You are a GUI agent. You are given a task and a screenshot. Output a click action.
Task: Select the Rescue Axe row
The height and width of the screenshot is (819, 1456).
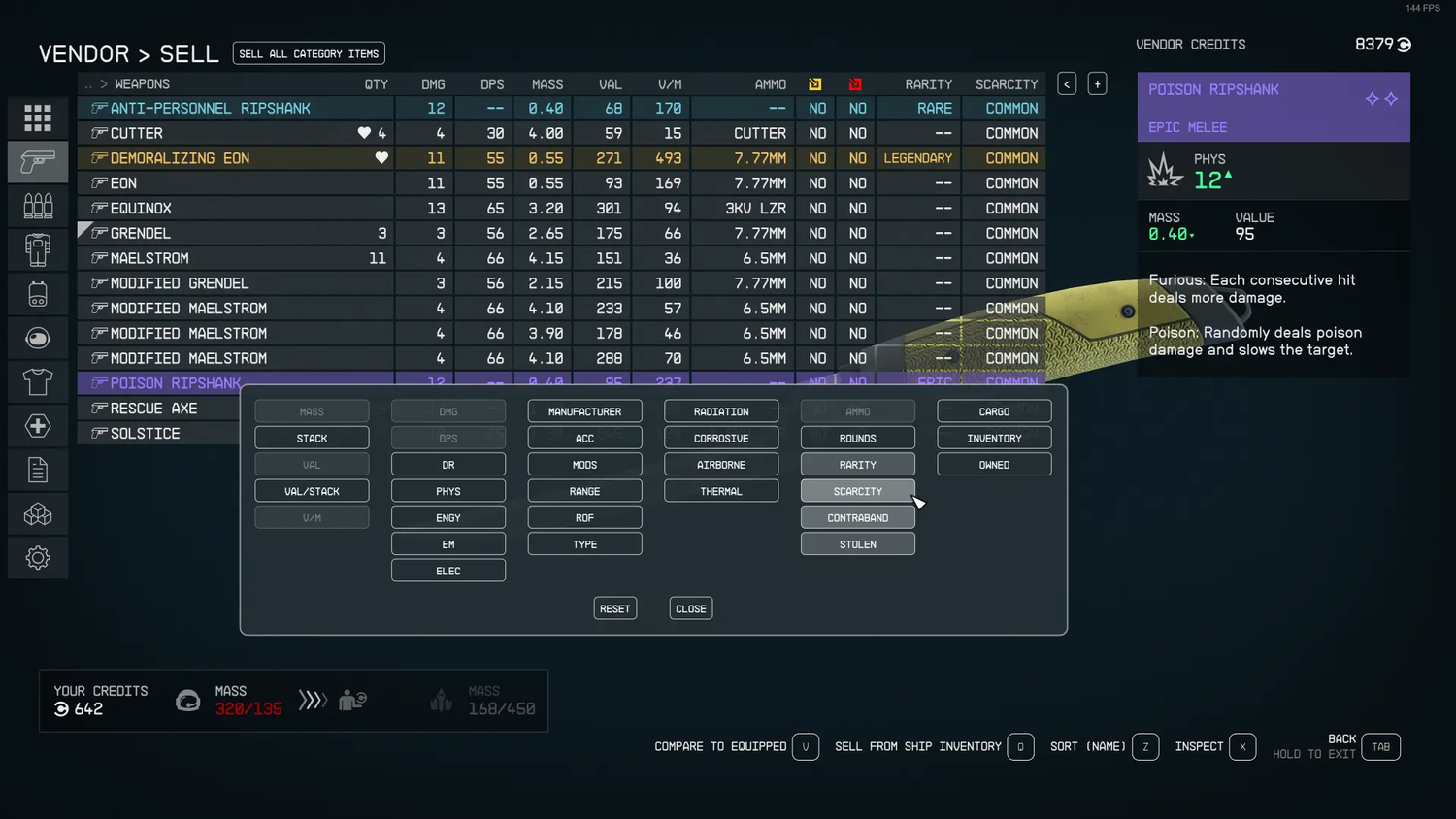click(x=153, y=409)
